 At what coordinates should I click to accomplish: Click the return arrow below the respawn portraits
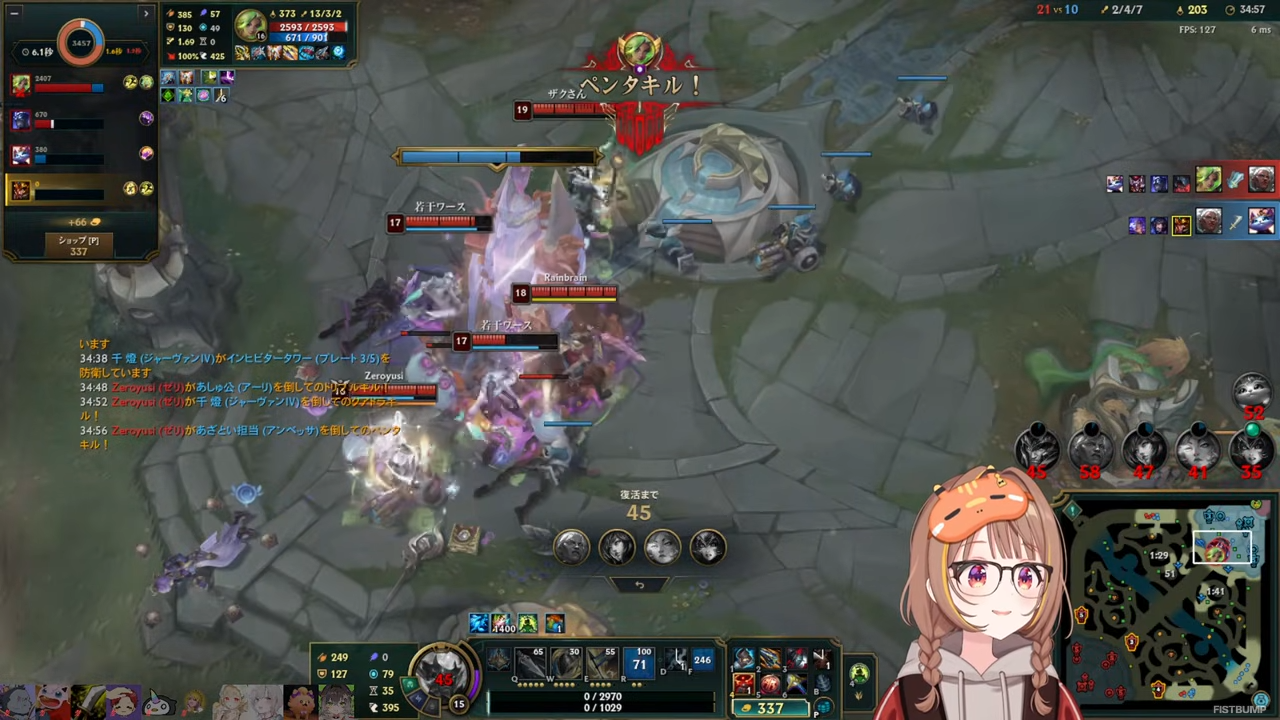pos(639,584)
